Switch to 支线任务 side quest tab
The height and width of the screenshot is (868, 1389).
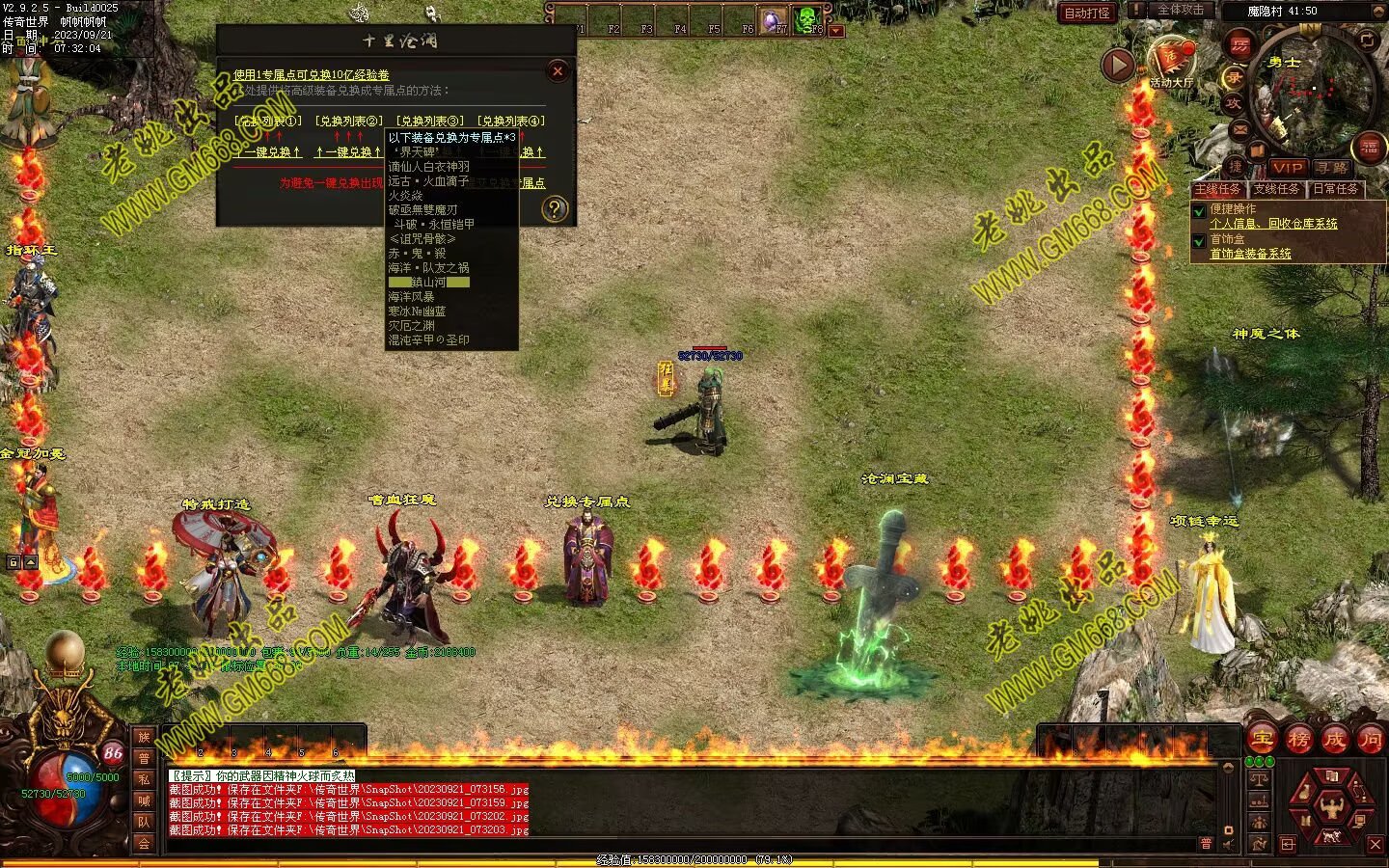pos(1276,189)
